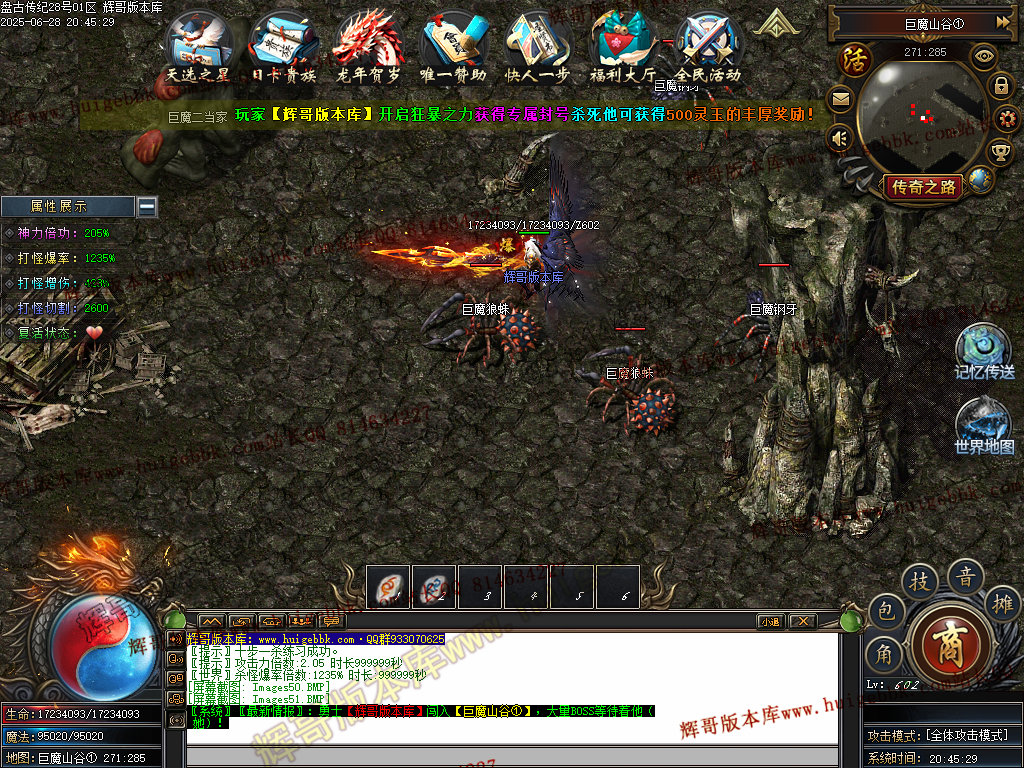Open the 唯一赞助 sponsorship icon
Screen dimensions: 1024x768
453,45
